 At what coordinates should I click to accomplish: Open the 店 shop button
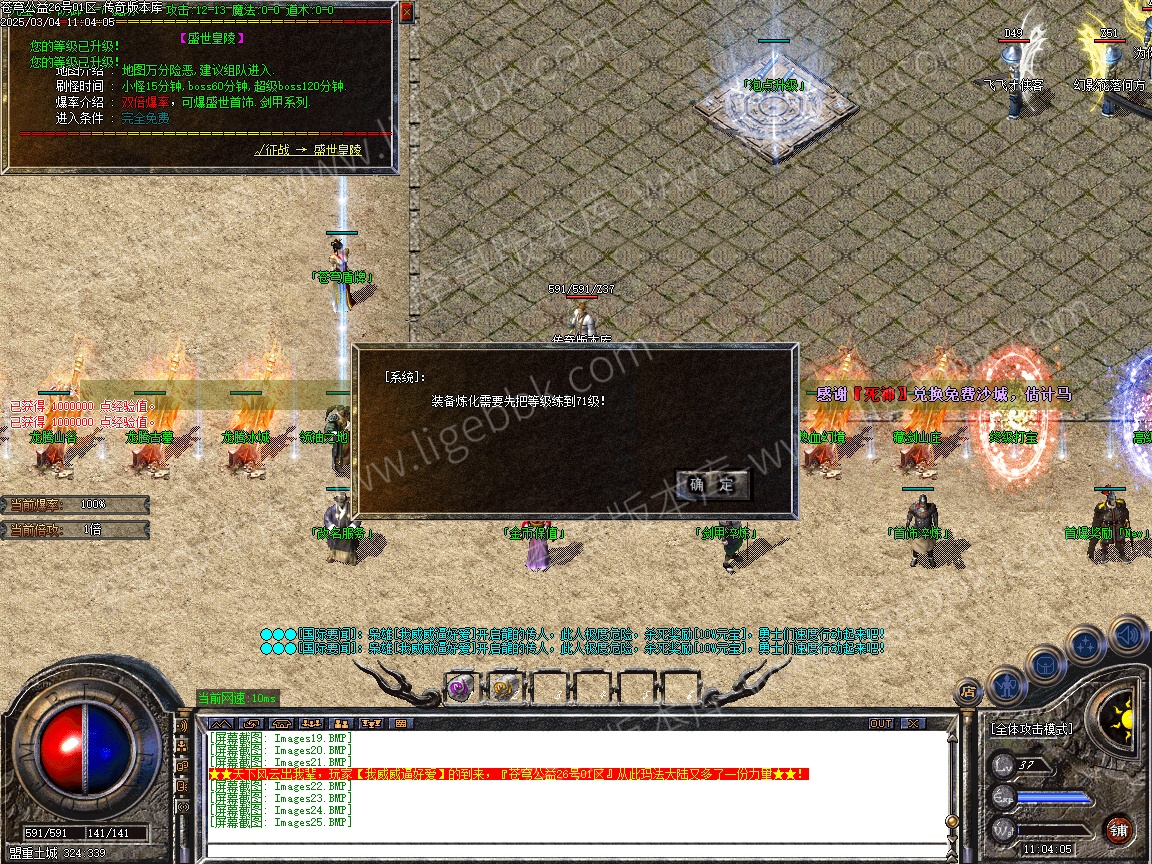[x=967, y=690]
